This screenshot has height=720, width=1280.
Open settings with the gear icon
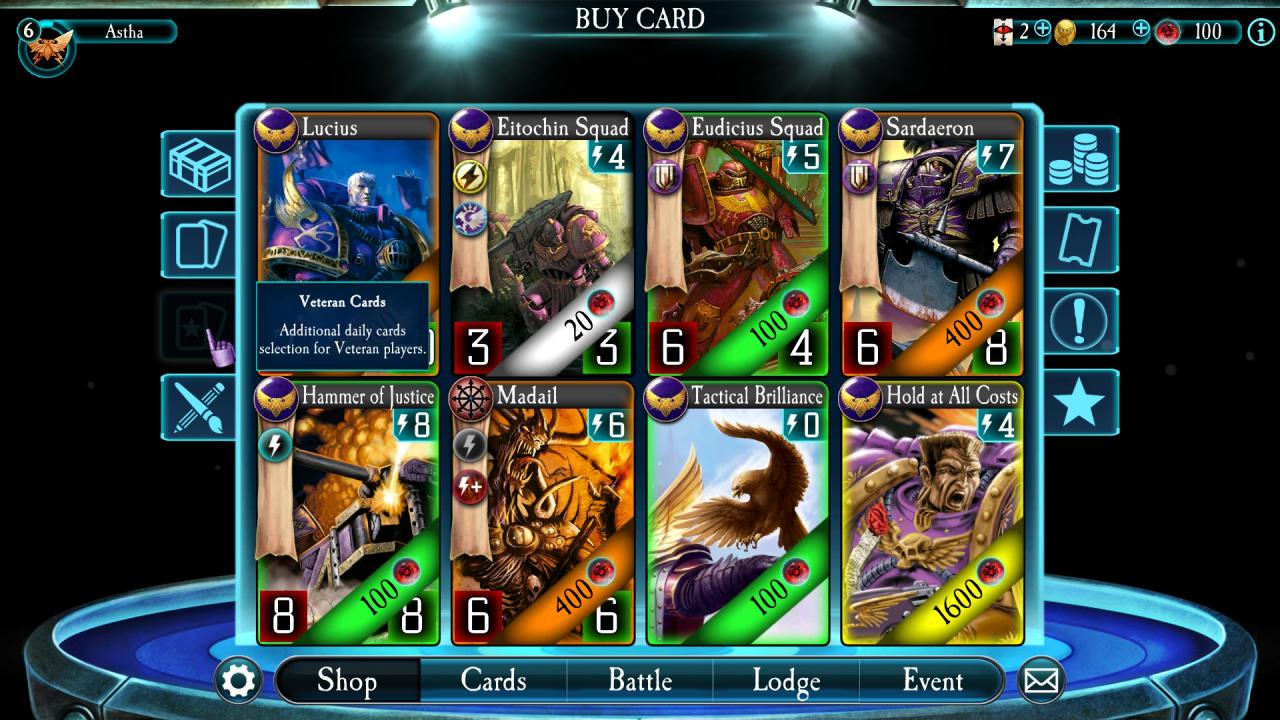coord(239,682)
